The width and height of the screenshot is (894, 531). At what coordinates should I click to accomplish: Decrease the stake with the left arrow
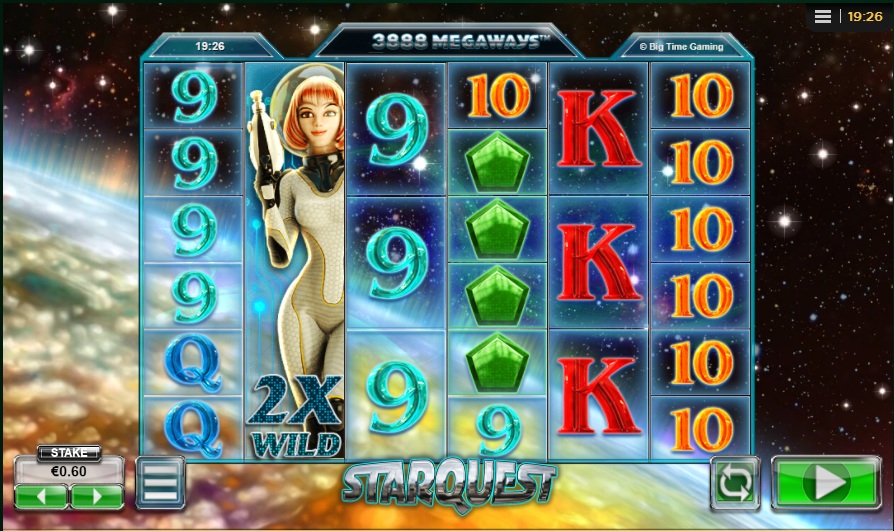[x=41, y=496]
